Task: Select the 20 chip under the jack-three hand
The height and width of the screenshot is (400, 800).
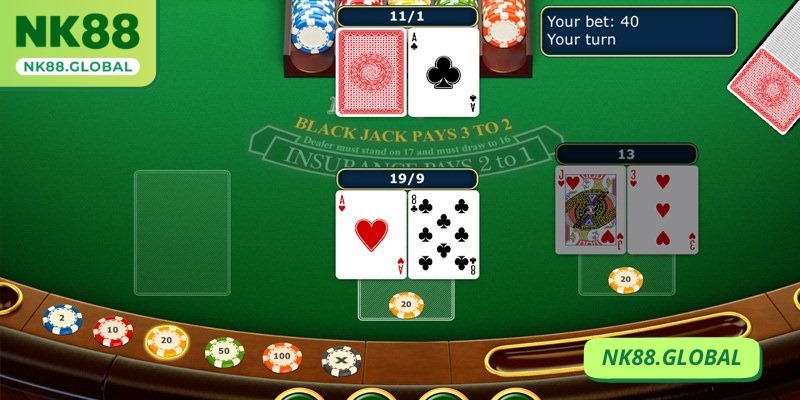Action: 625,279
